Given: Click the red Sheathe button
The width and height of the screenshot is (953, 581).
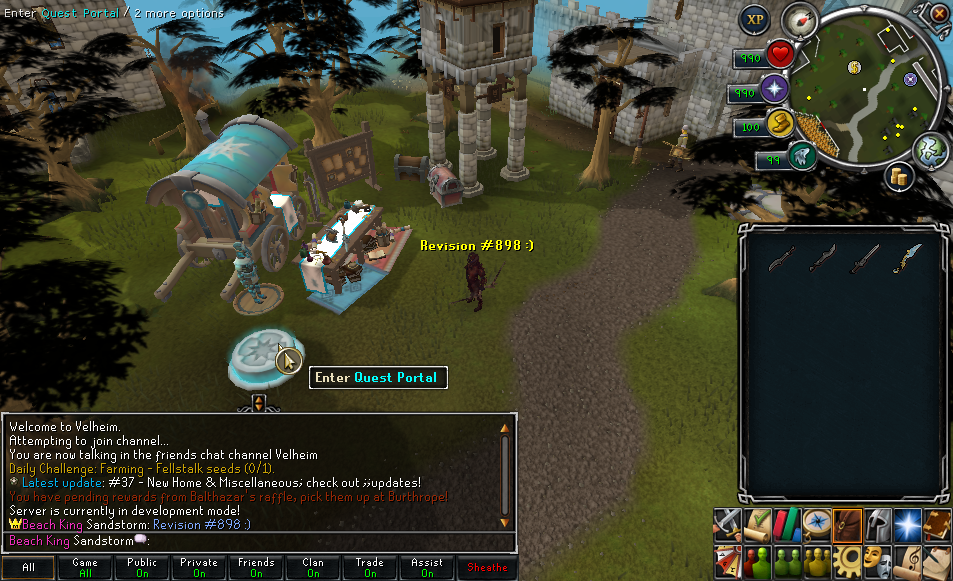Looking at the screenshot, I should (x=488, y=567).
